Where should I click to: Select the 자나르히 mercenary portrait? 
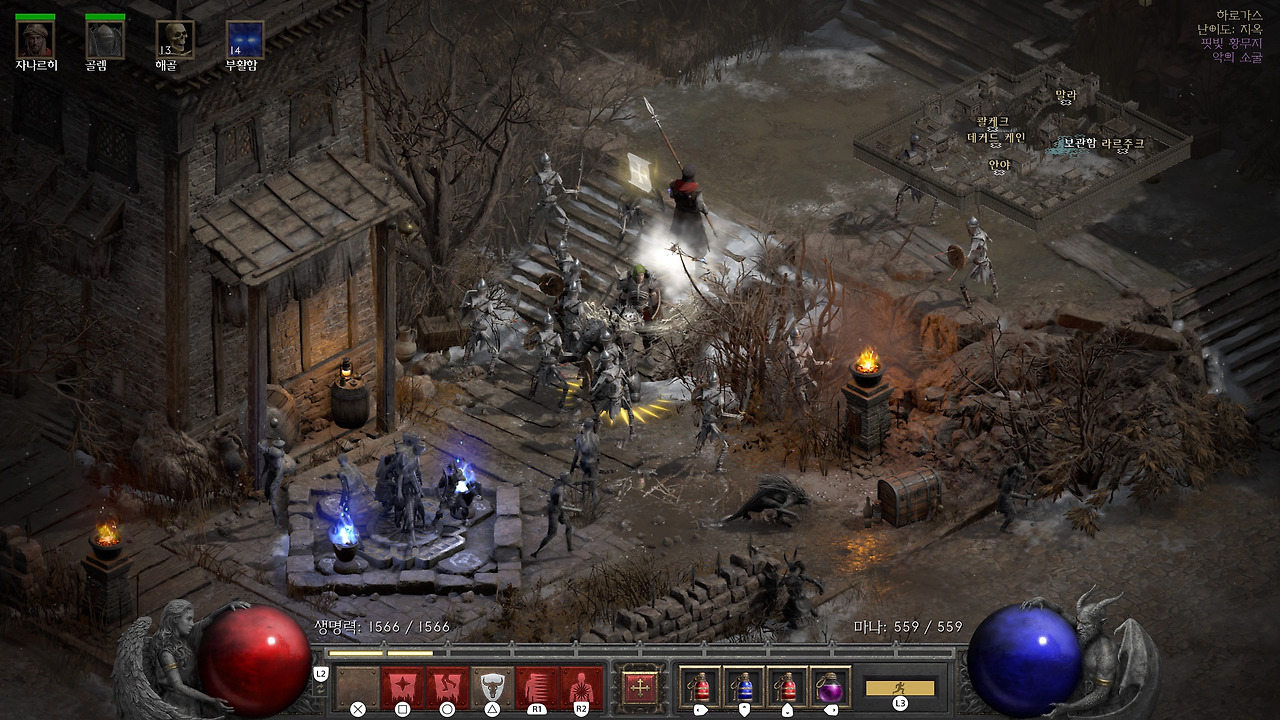click(35, 39)
